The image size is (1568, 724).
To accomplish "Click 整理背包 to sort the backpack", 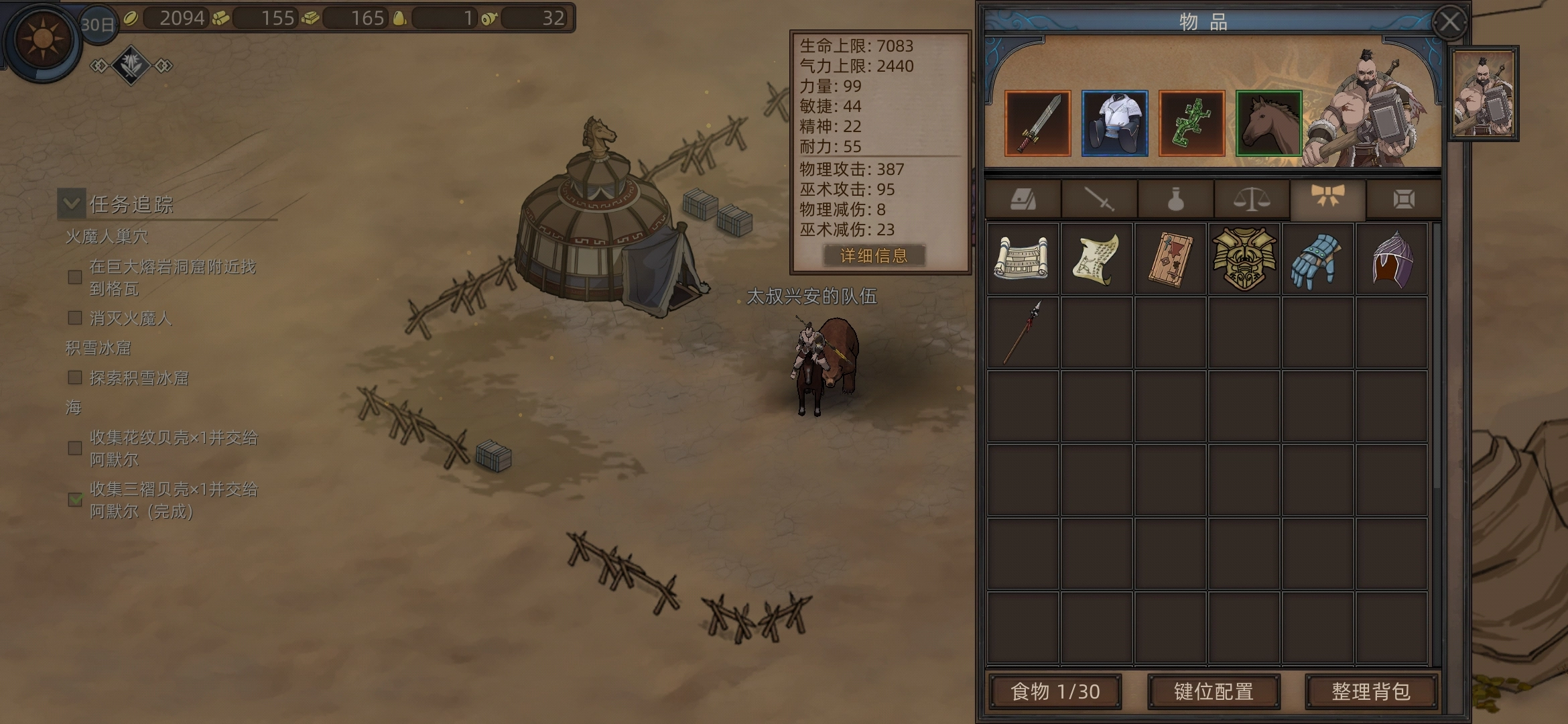I will 1371,691.
